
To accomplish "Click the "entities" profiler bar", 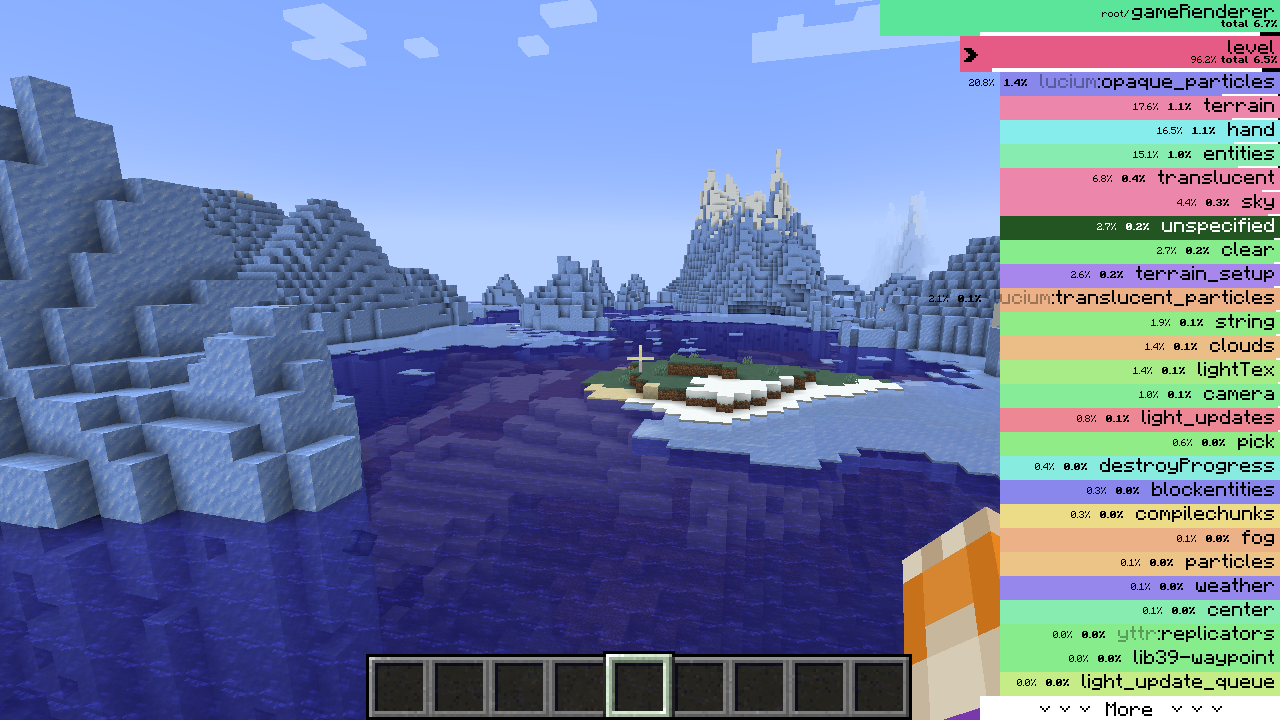I will [1140, 154].
